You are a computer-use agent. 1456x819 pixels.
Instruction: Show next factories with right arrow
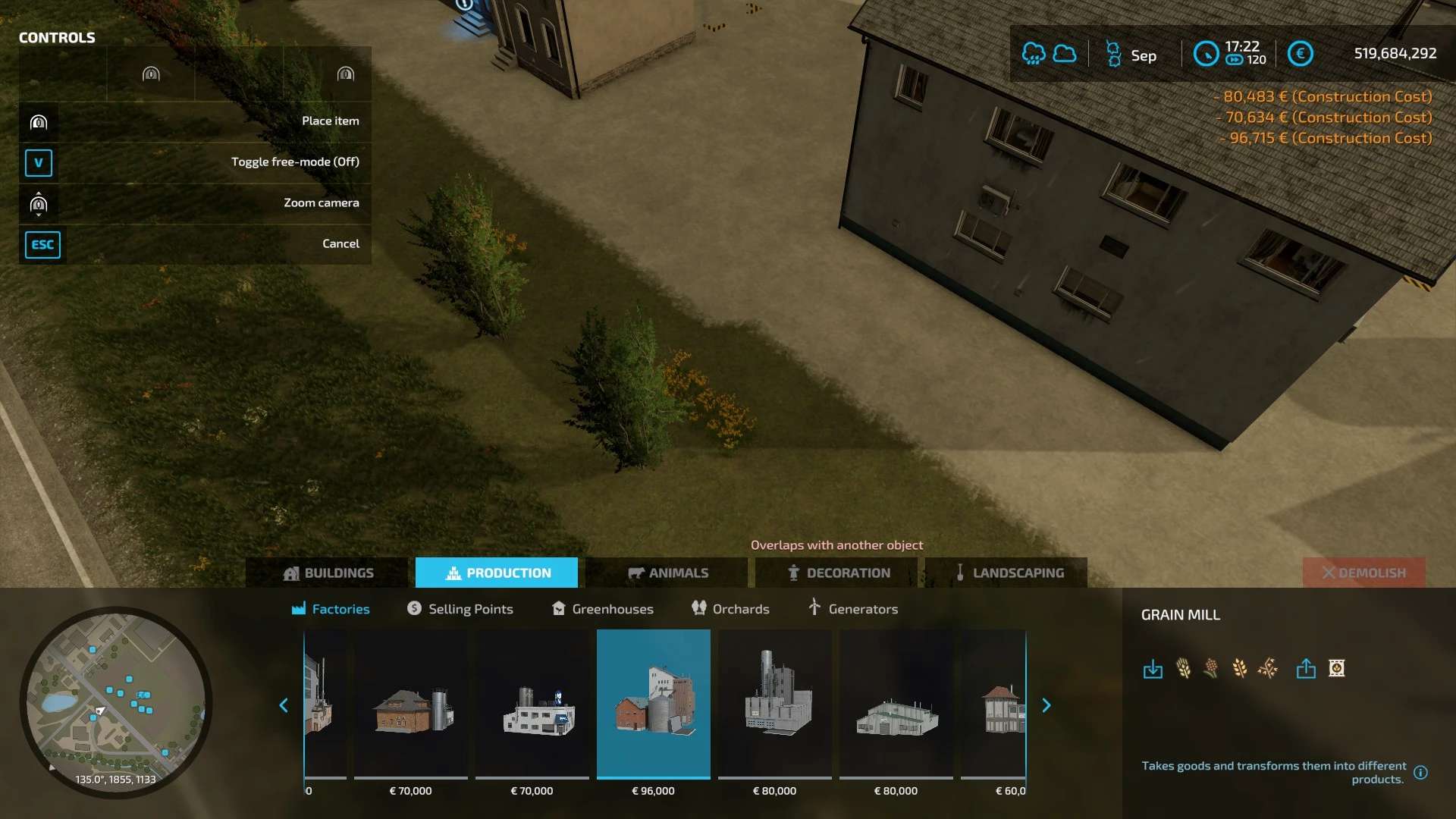click(x=1046, y=705)
